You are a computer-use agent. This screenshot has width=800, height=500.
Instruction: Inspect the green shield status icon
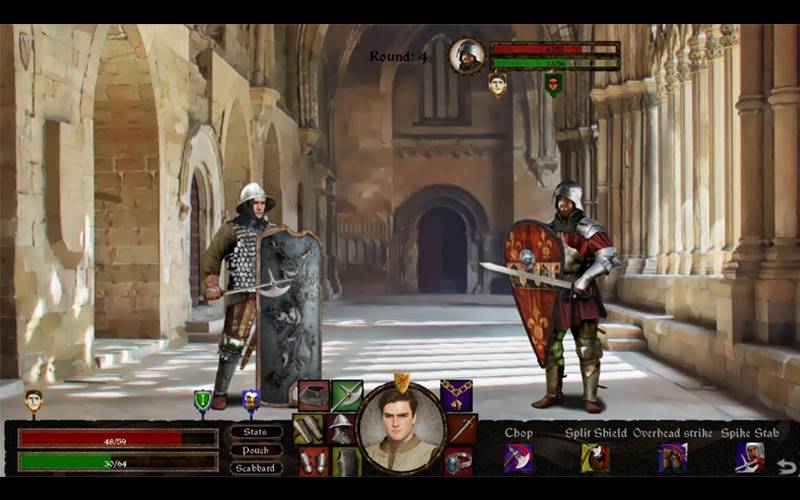pos(202,401)
